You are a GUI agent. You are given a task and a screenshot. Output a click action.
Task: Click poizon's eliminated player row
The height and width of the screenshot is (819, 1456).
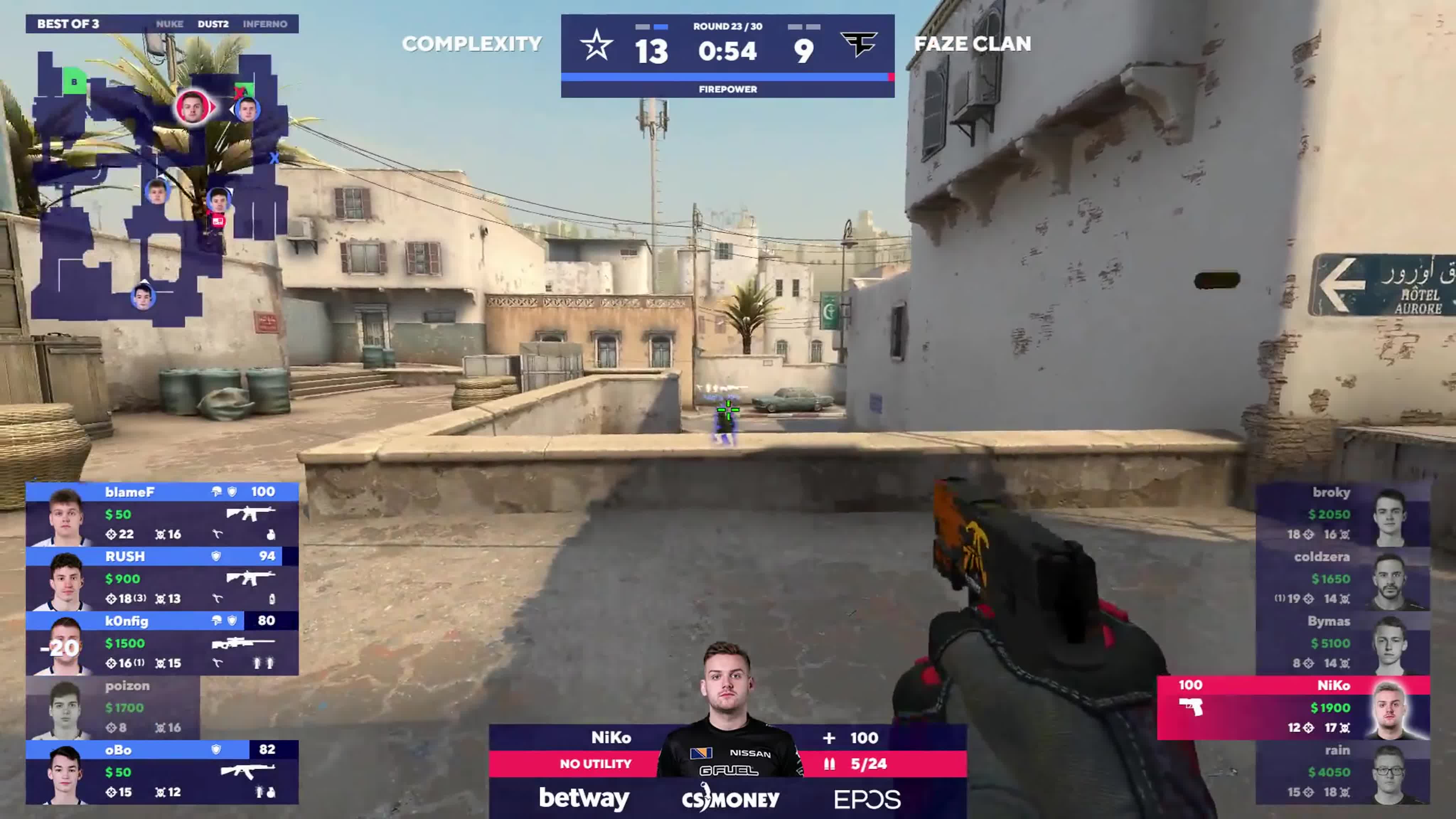[113, 708]
